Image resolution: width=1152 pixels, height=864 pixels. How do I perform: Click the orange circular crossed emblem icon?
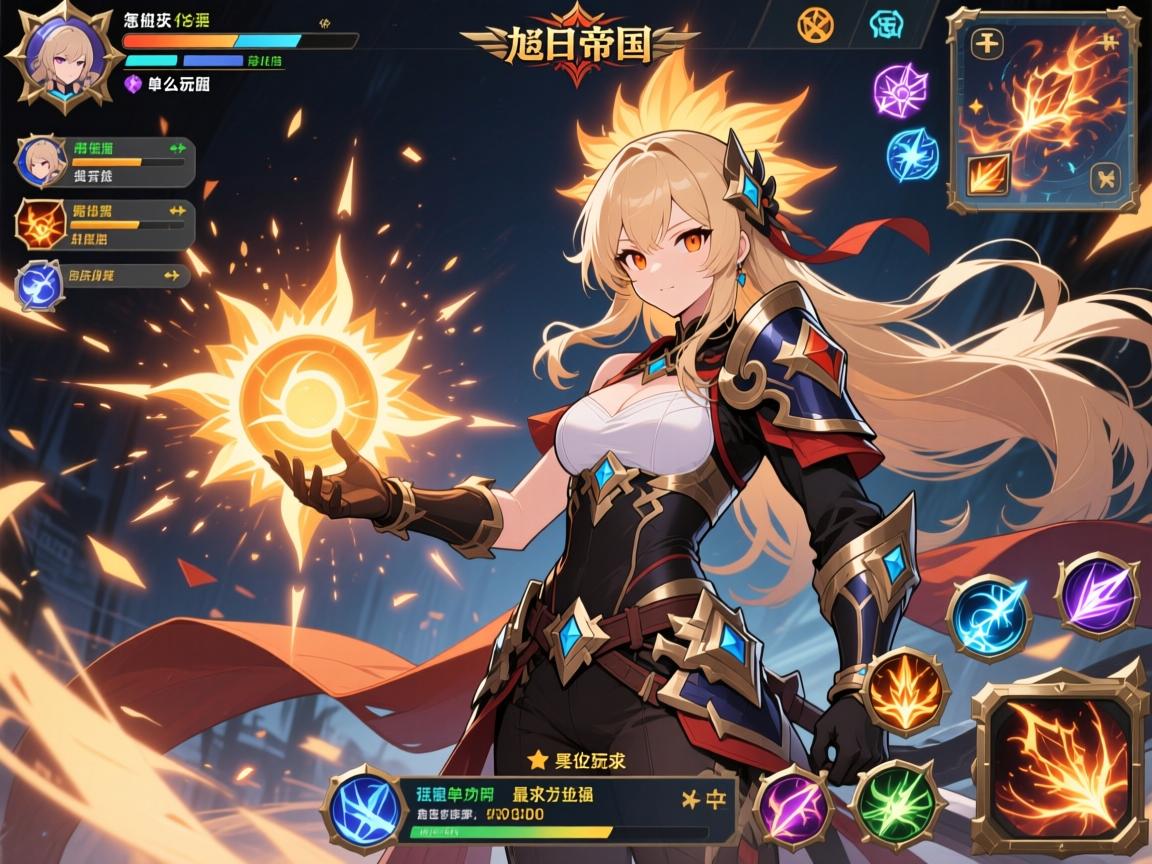[x=816, y=24]
